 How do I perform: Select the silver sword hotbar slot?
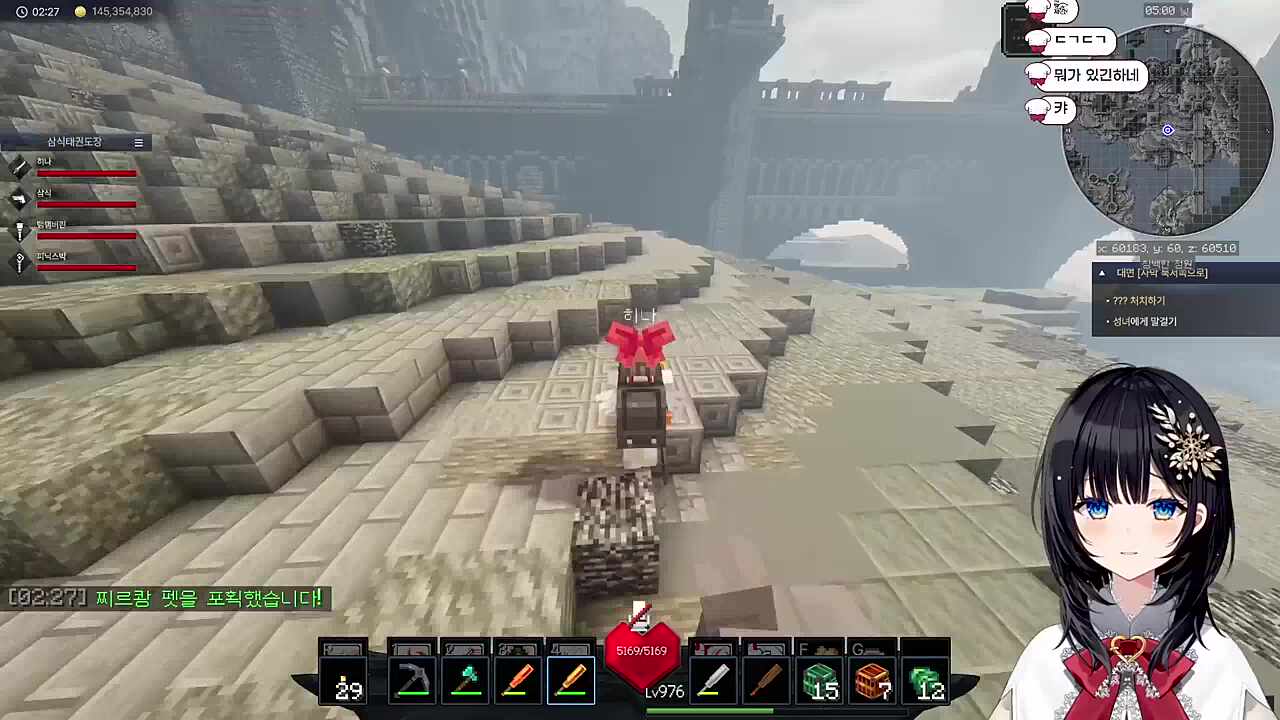click(x=713, y=681)
